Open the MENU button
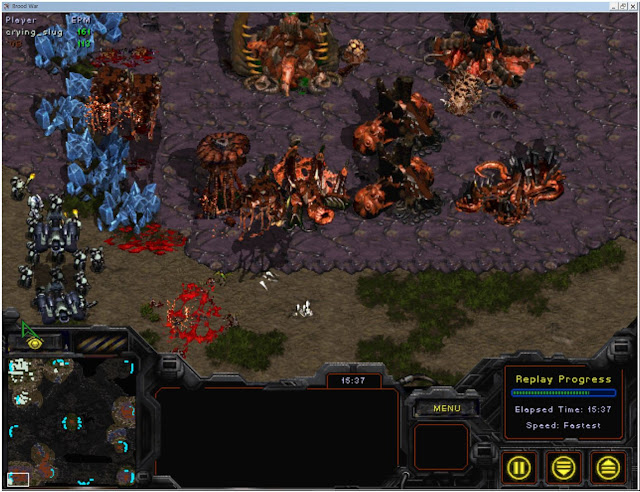The image size is (640, 492). pos(446,407)
